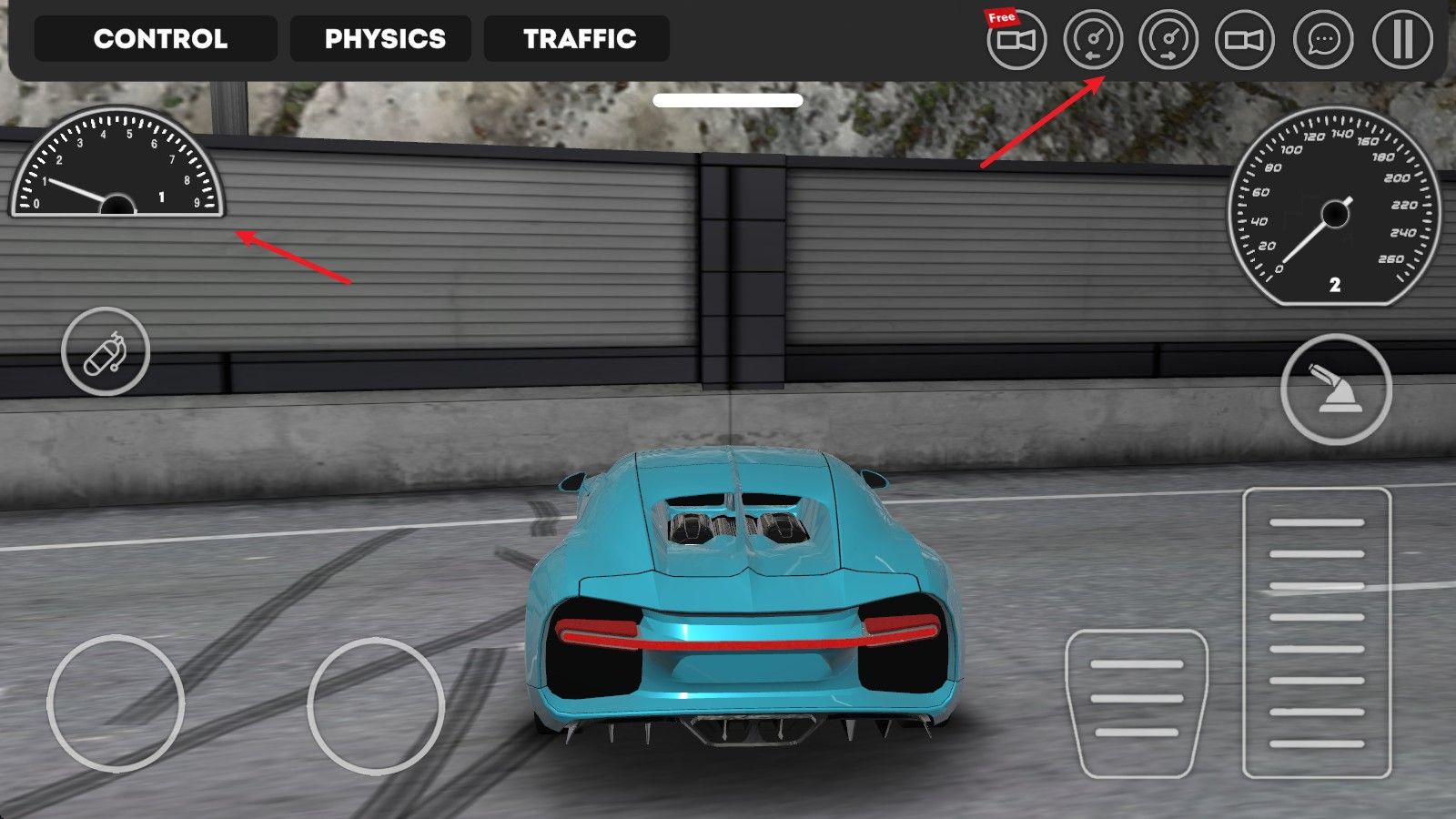Activate the Free camera mode icon

tap(1016, 40)
